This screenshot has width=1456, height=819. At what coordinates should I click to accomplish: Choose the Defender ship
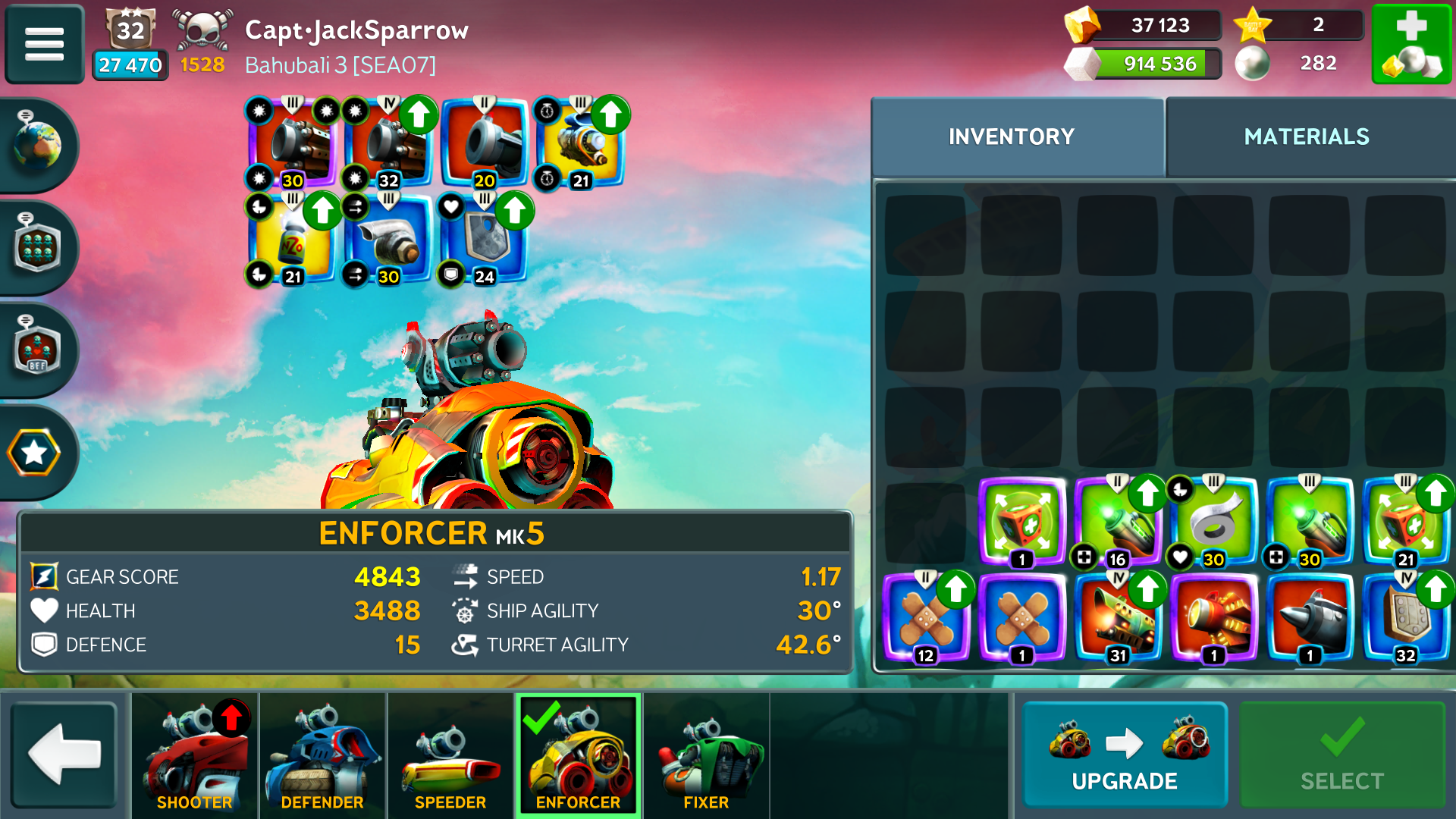coord(322,755)
